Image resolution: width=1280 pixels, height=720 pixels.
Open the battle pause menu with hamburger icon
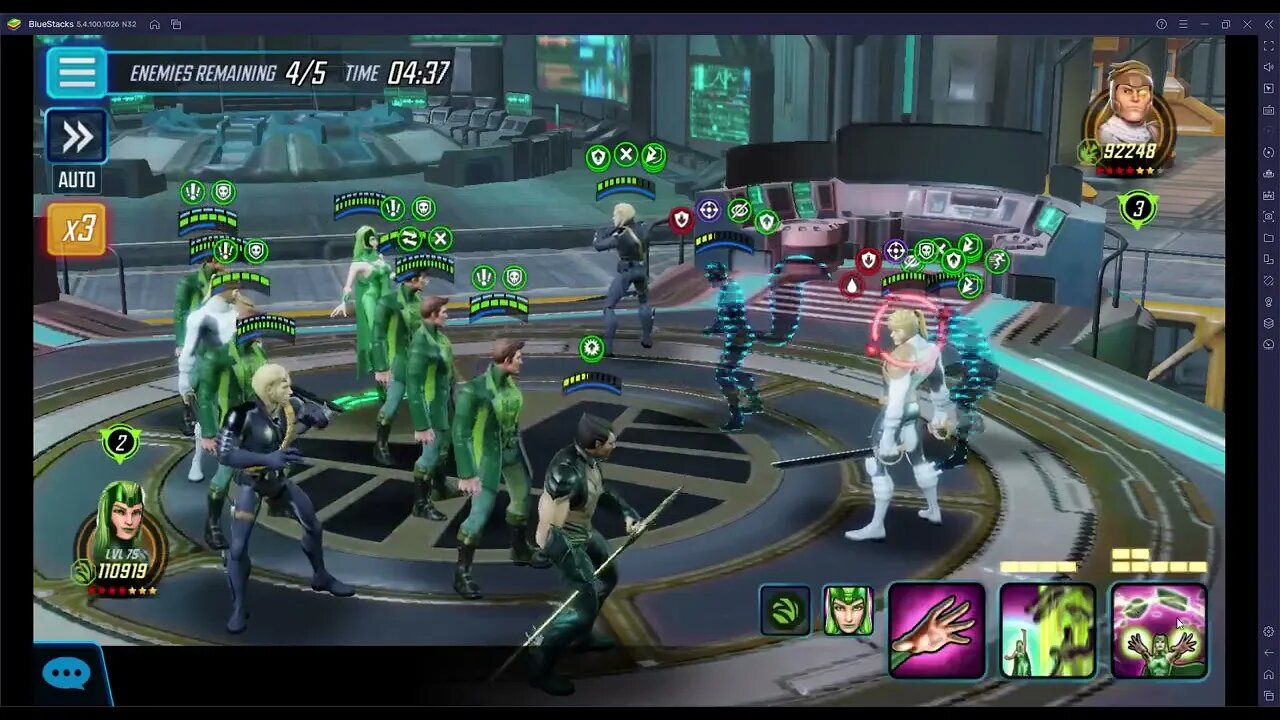click(x=76, y=73)
